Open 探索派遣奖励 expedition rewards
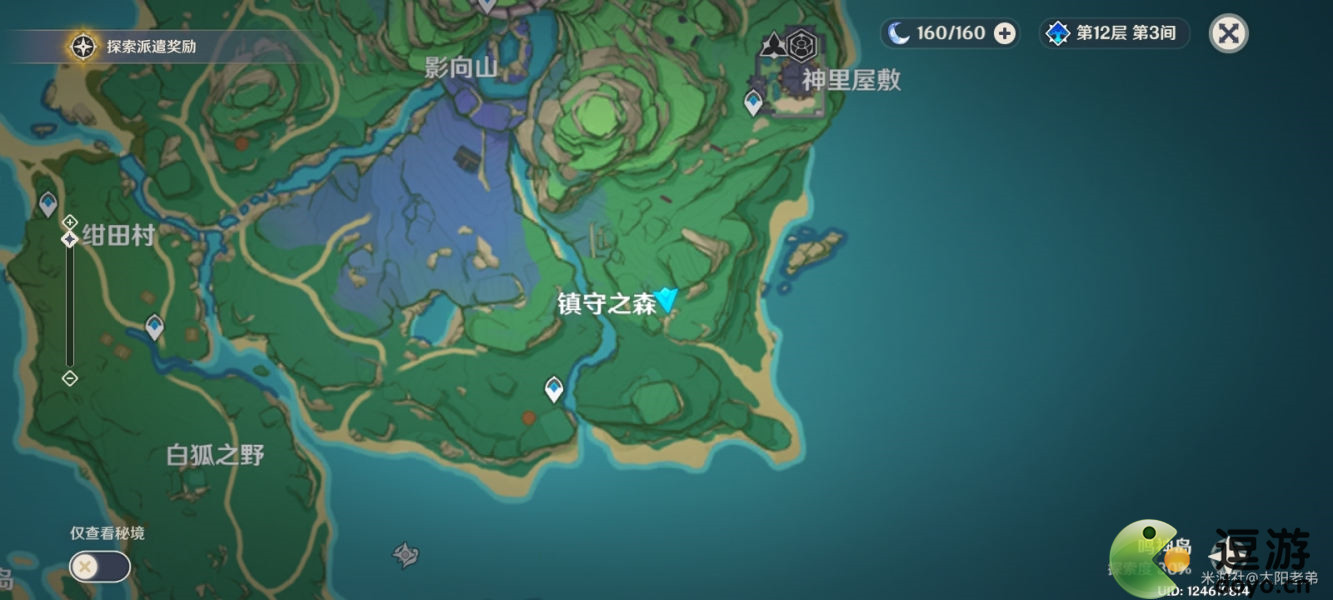The height and width of the screenshot is (600, 1333). click(139, 46)
